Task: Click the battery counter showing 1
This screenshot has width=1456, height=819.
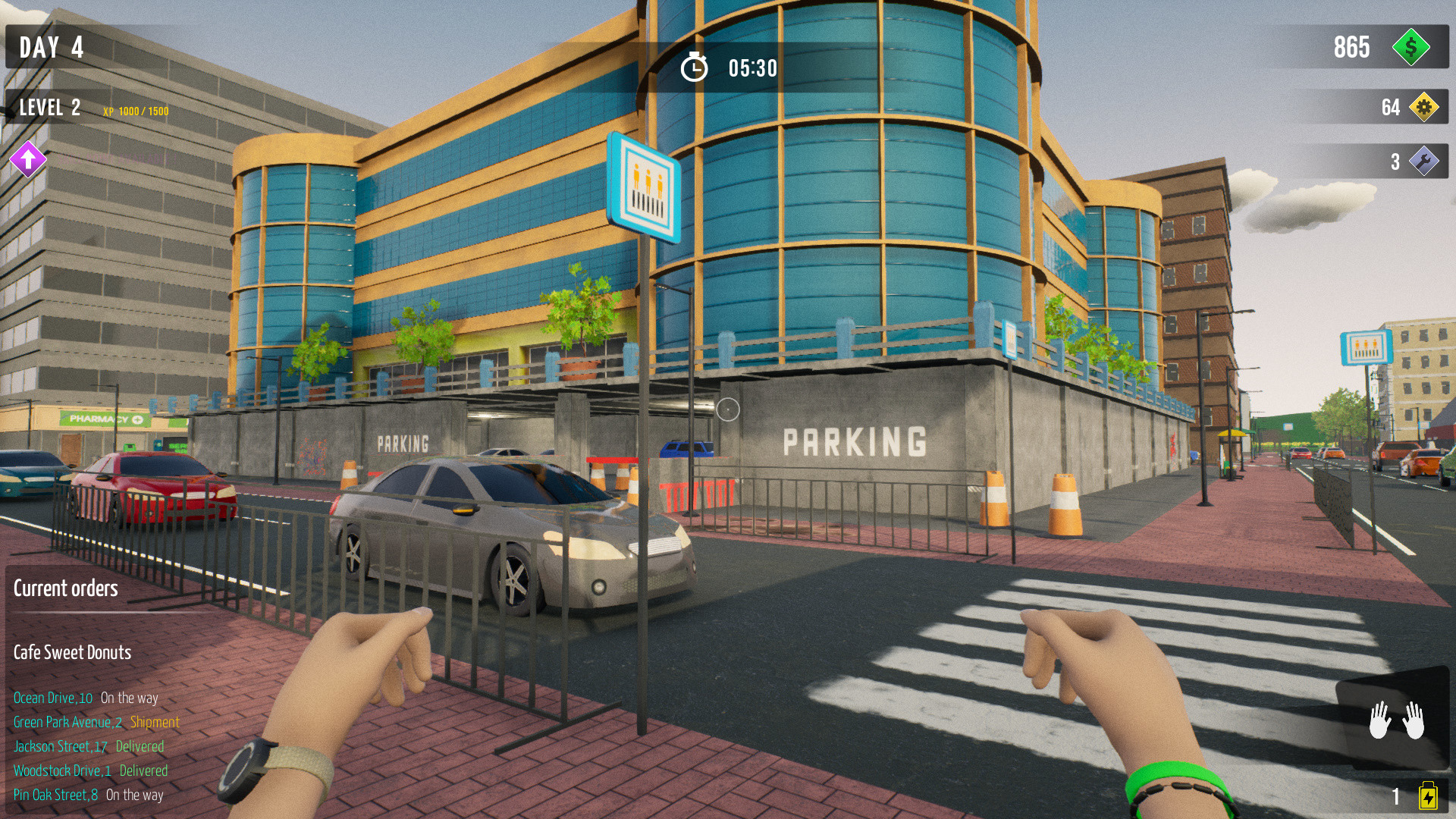Action: (x=1394, y=795)
